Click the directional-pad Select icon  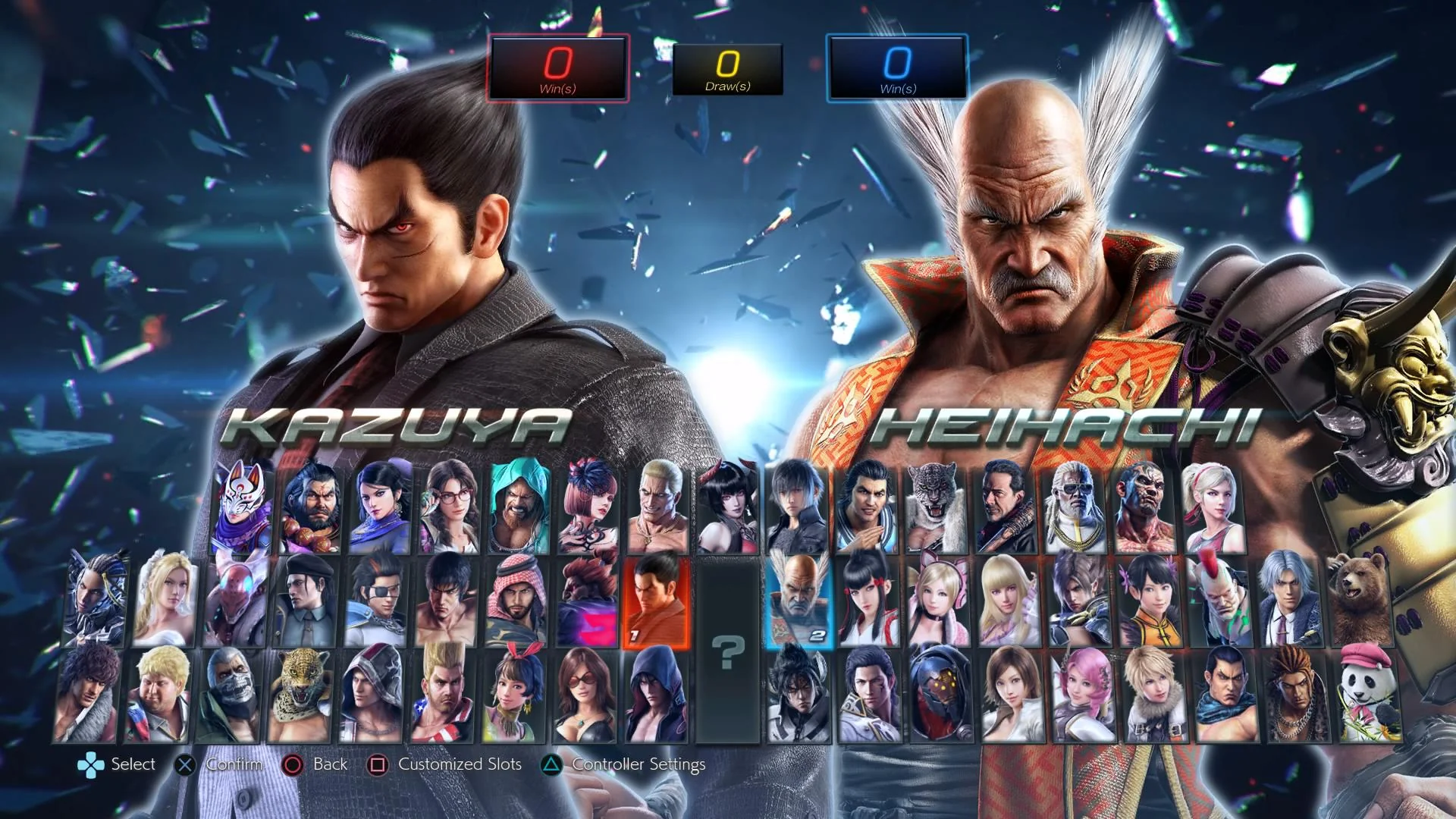point(91,764)
